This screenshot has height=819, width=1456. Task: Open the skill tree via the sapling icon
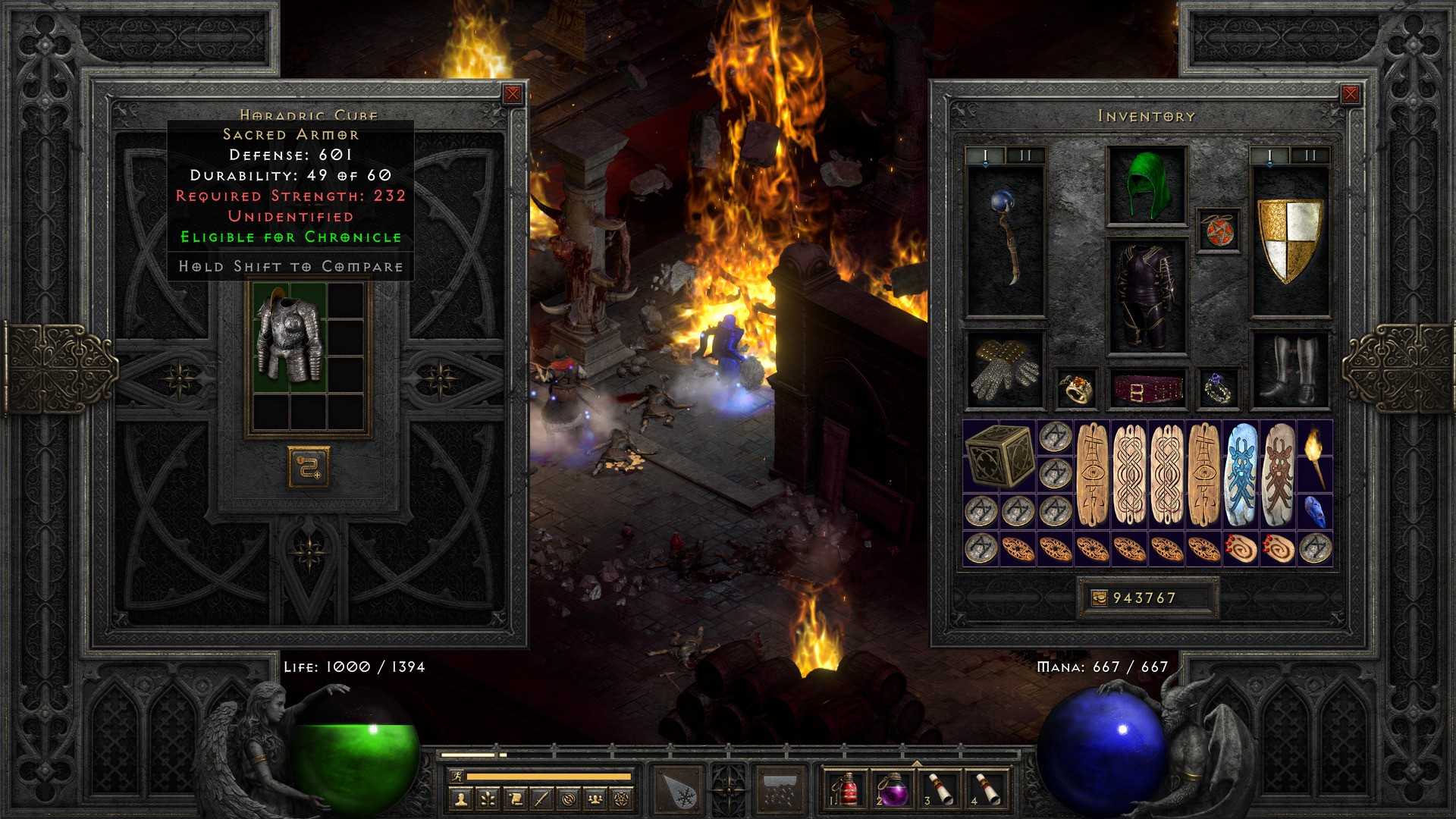coord(488,799)
